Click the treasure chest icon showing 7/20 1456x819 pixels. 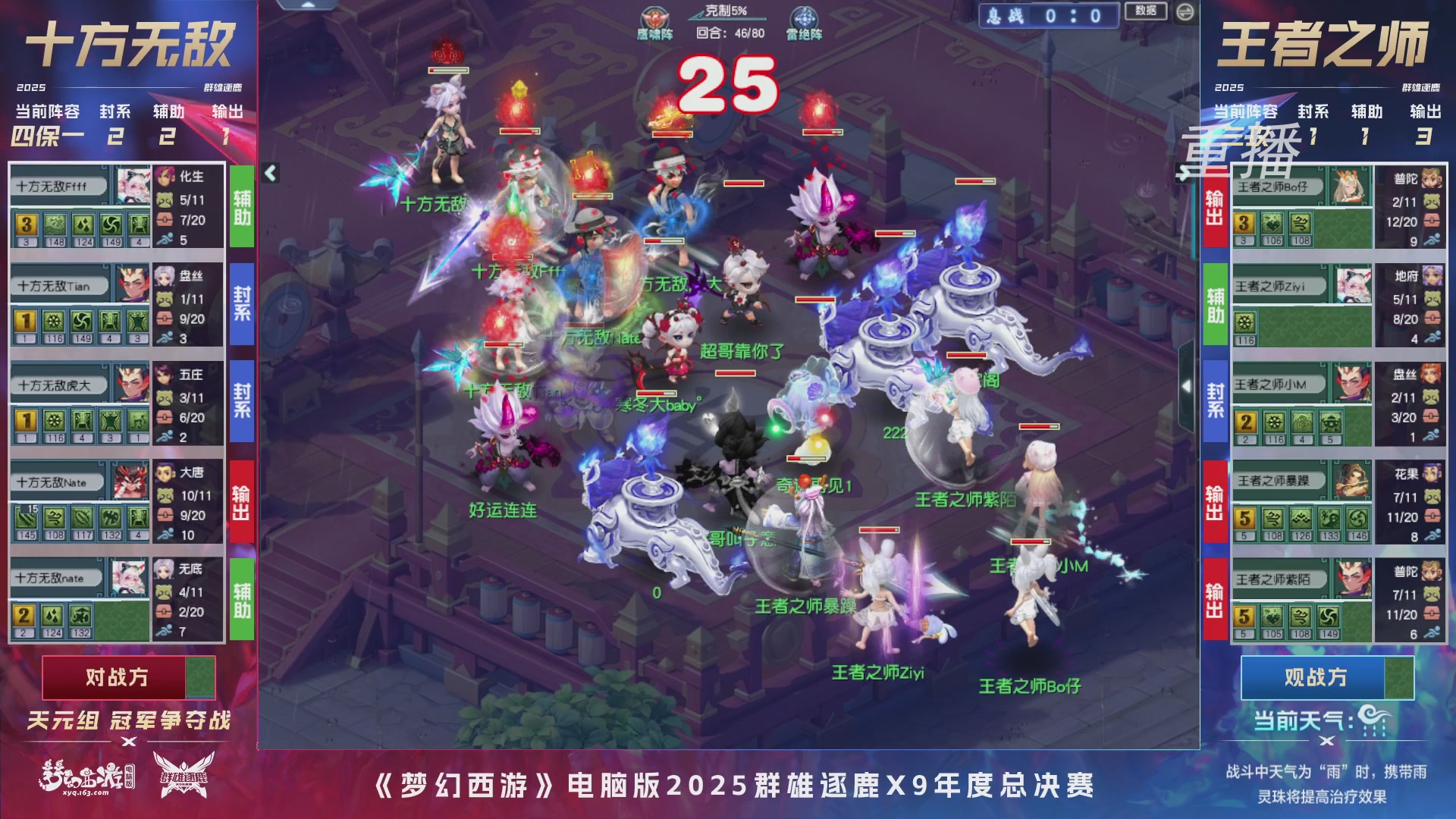[x=164, y=219]
